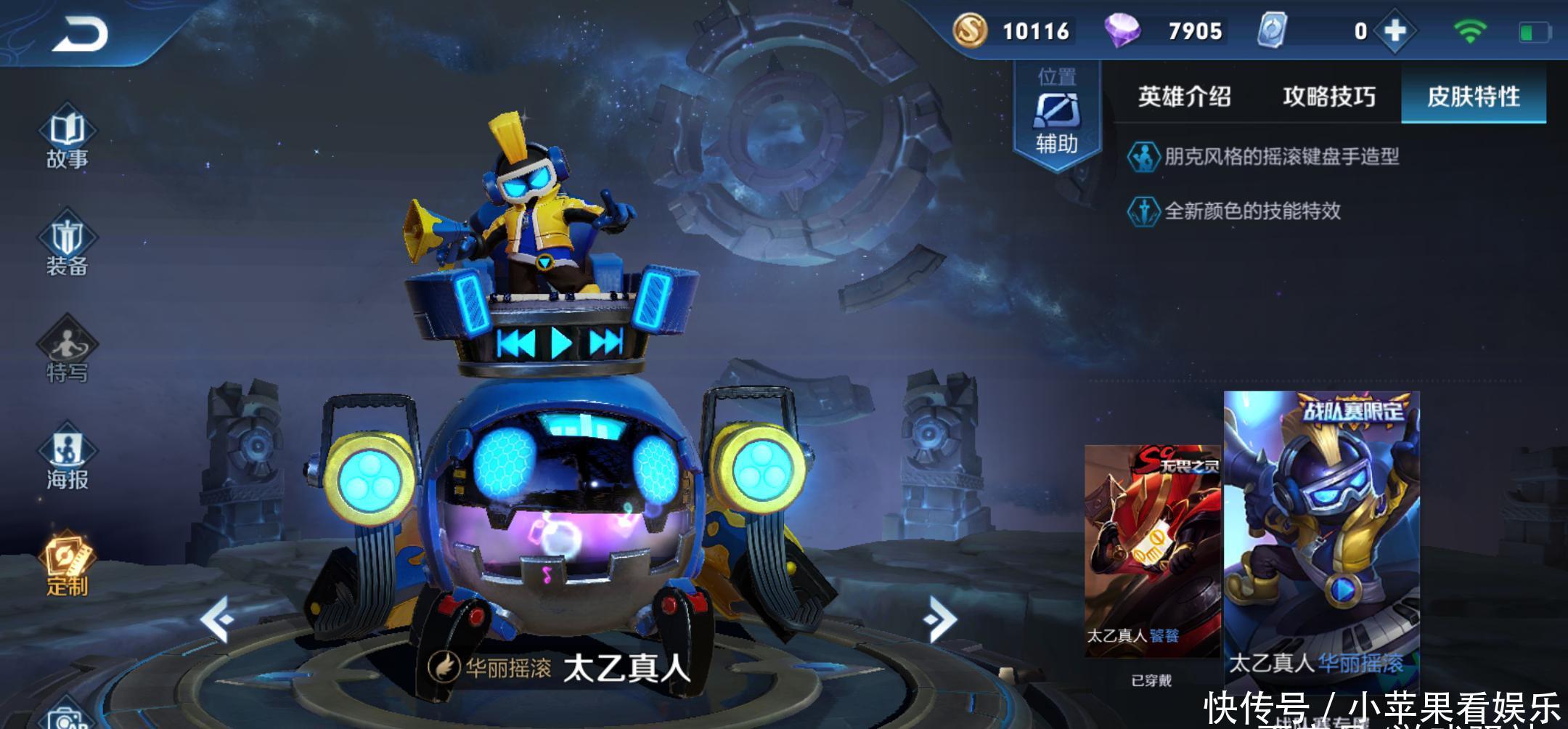Click the gold coin currency icon
This screenshot has width=1568, height=729.
(970, 31)
